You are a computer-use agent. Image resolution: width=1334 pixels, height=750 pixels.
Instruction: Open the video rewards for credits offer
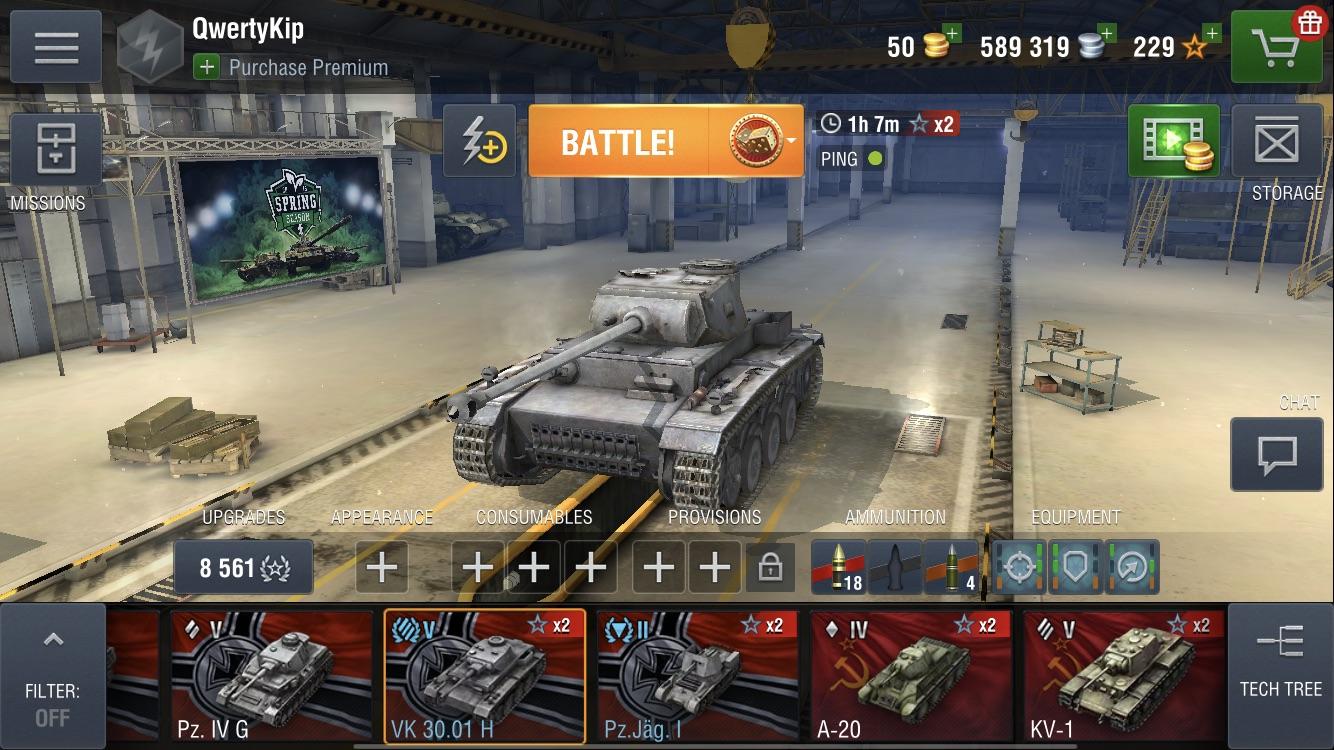pos(1172,140)
